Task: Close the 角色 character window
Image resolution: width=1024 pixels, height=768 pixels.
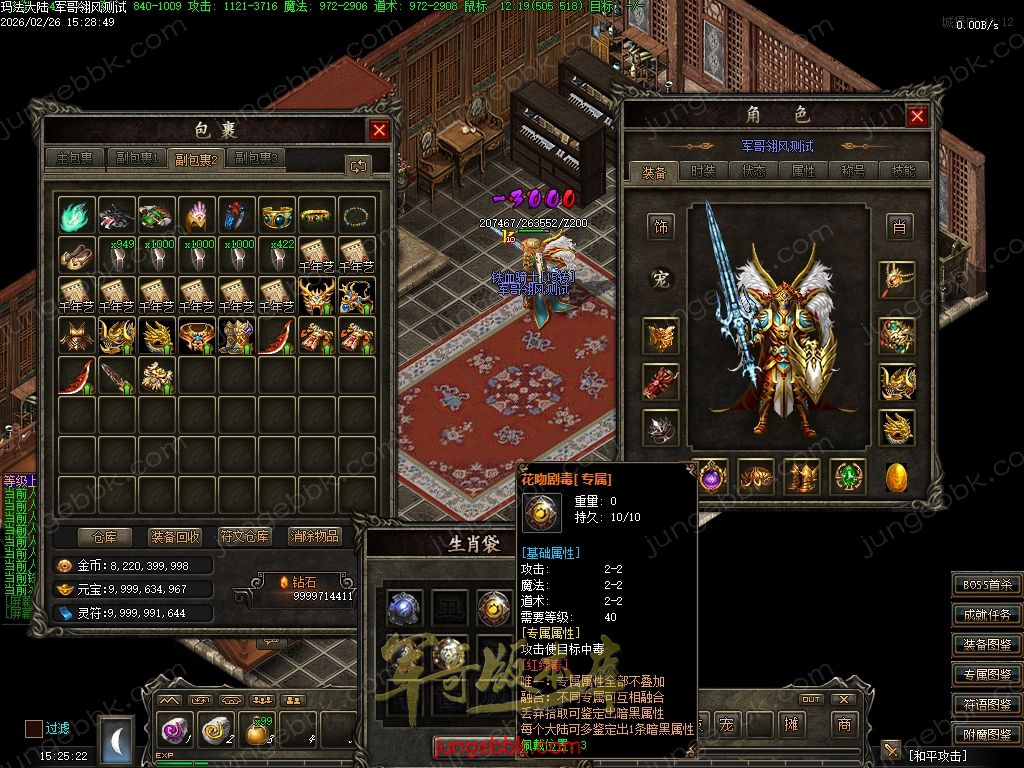Action: [917, 116]
